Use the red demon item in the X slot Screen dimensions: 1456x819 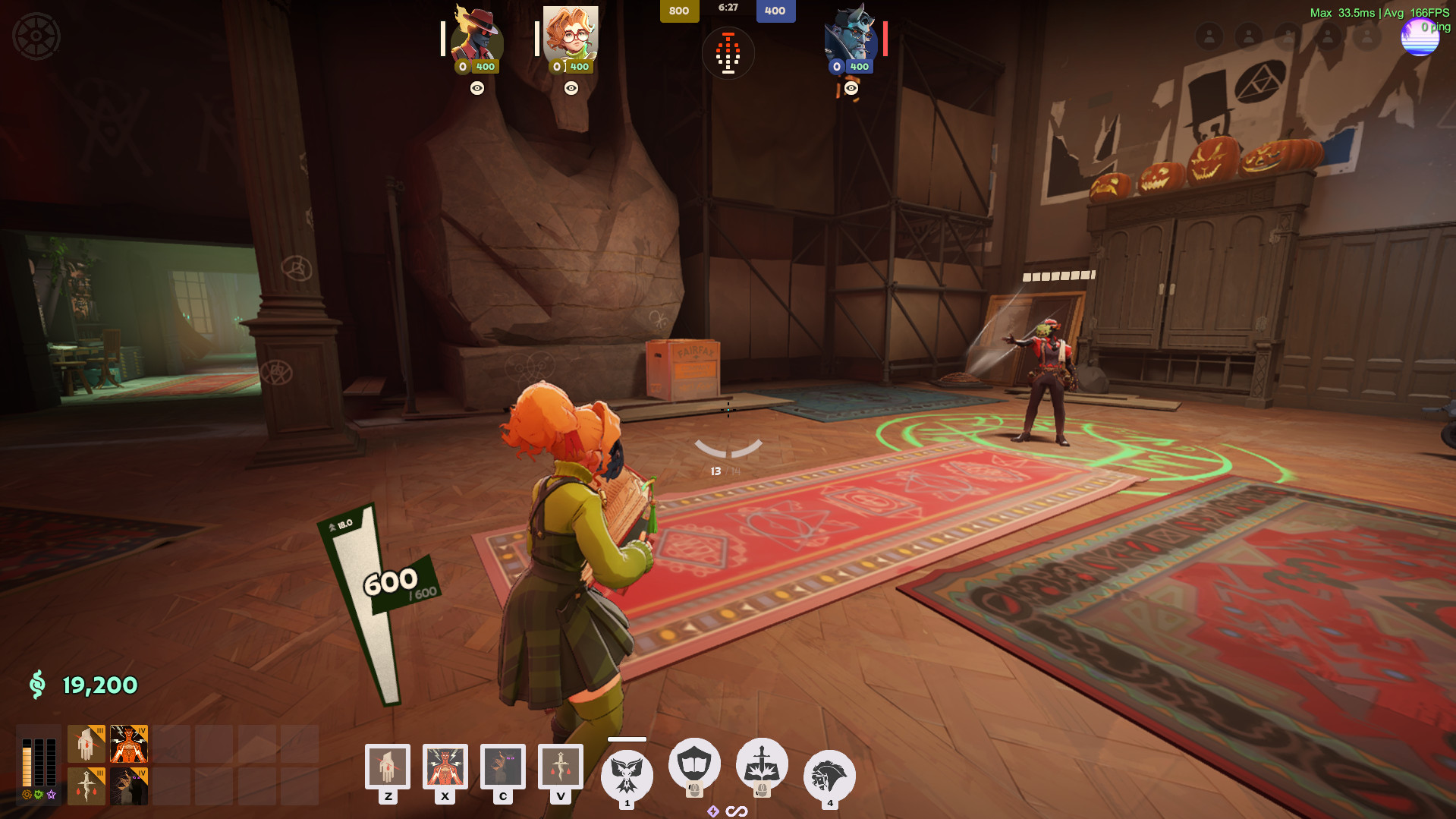pyautogui.click(x=445, y=767)
